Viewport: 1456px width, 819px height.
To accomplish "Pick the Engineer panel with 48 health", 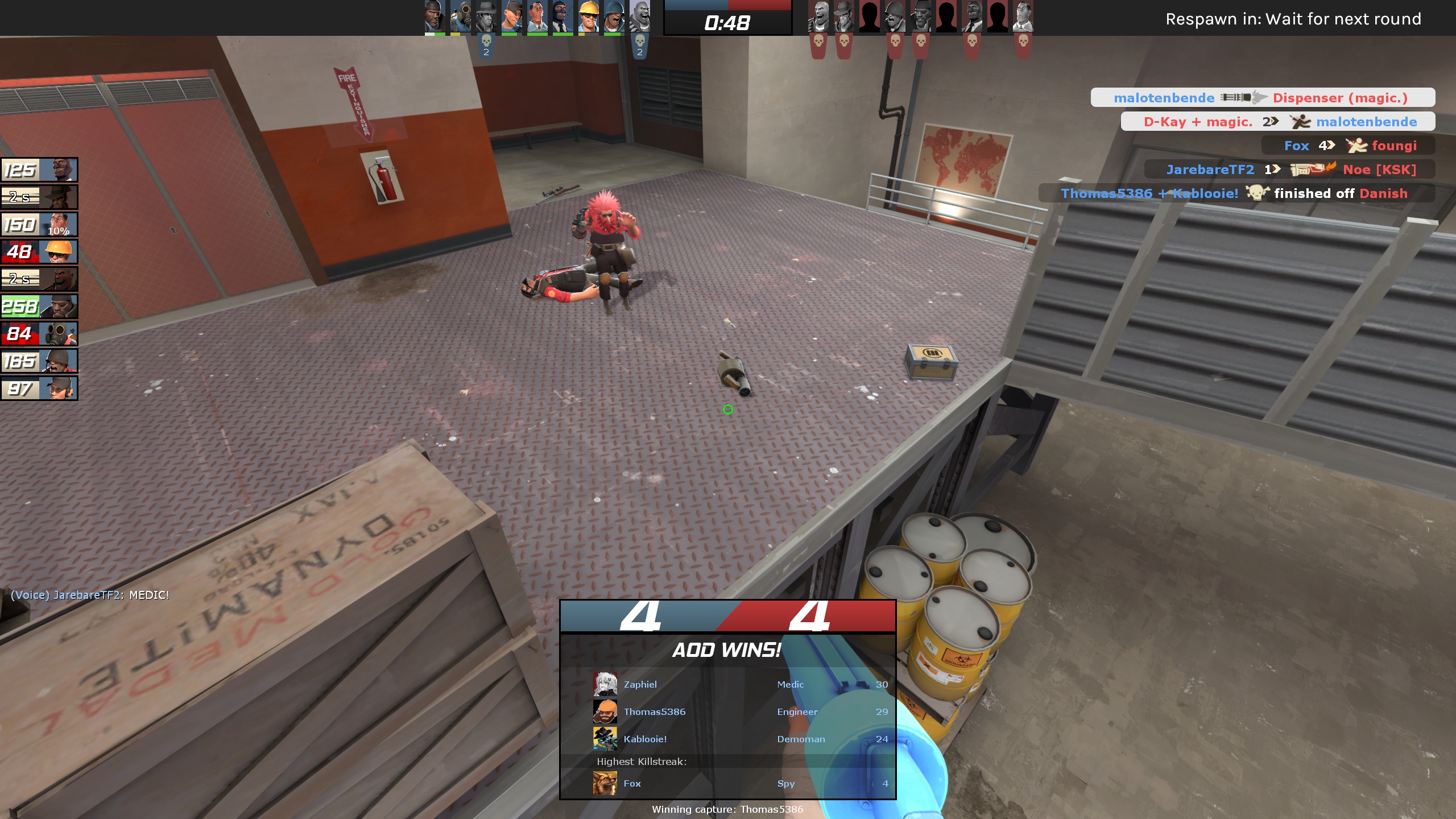I will click(x=39, y=252).
